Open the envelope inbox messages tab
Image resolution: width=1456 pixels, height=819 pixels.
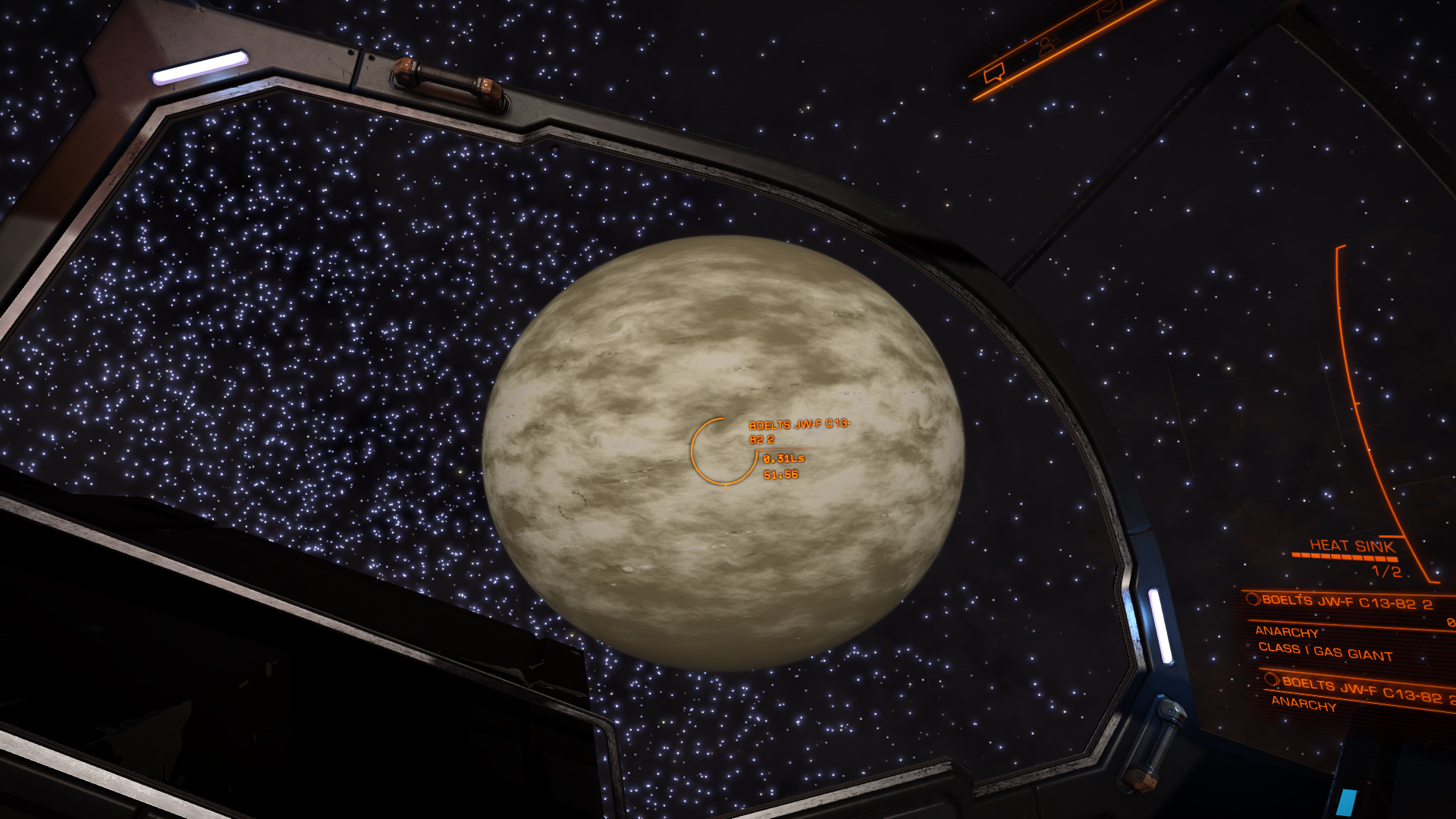click(x=1108, y=11)
